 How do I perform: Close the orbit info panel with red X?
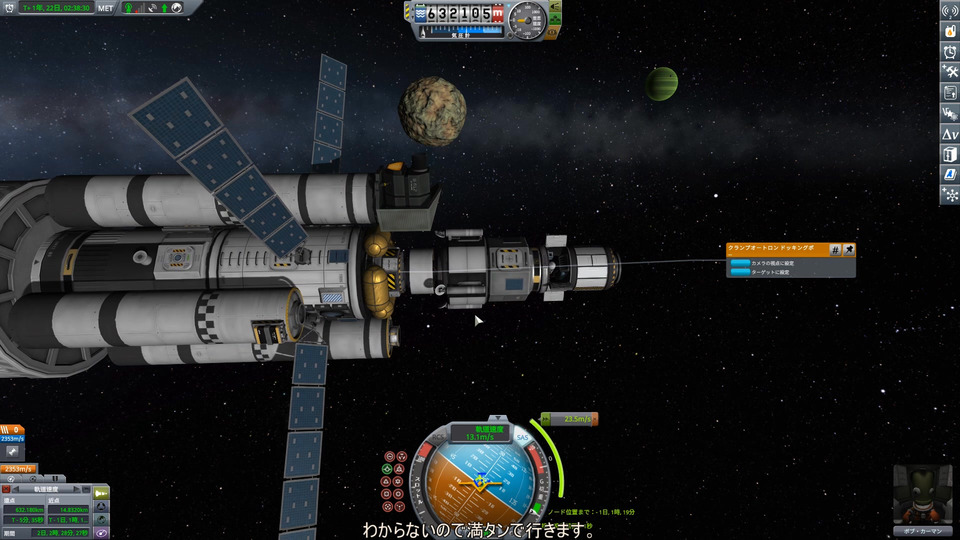[8, 491]
